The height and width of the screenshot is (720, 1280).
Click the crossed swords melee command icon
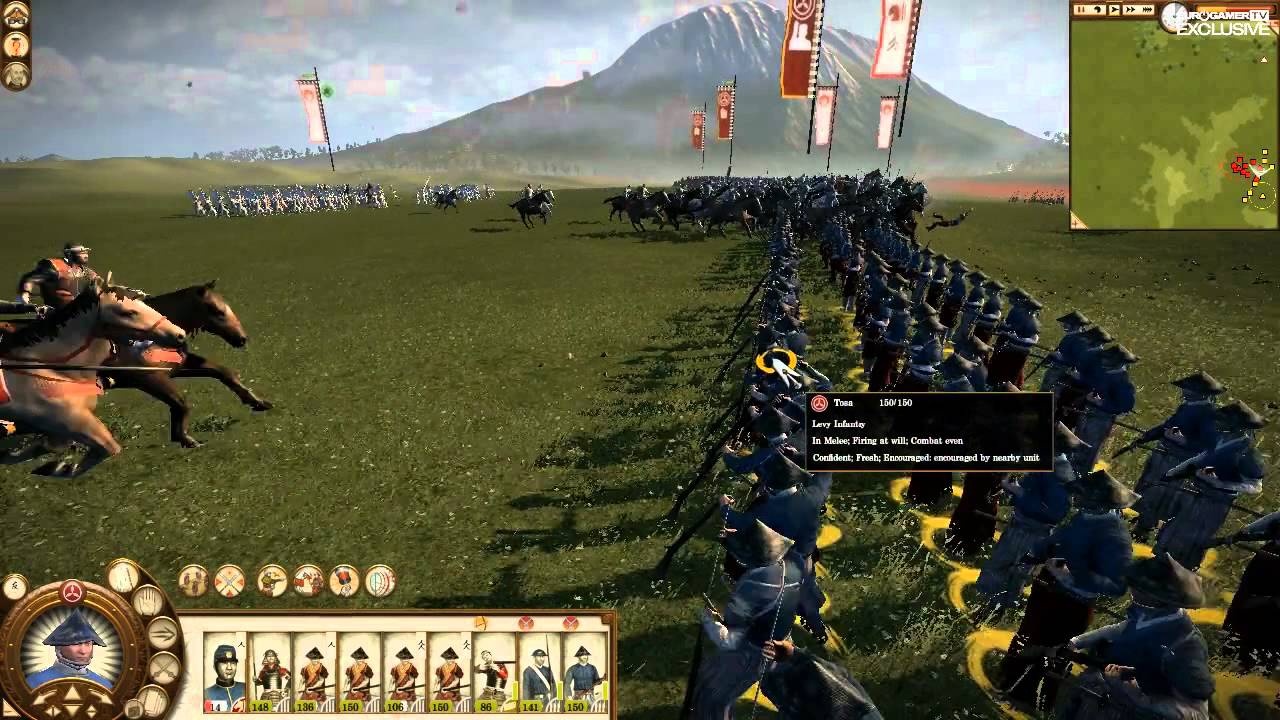[x=162, y=666]
